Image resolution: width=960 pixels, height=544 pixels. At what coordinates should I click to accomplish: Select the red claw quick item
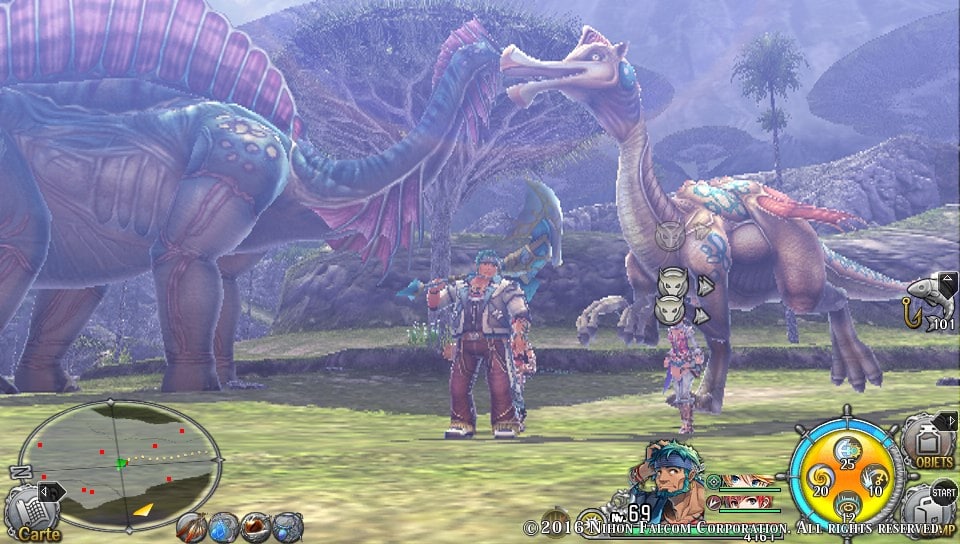(256, 526)
